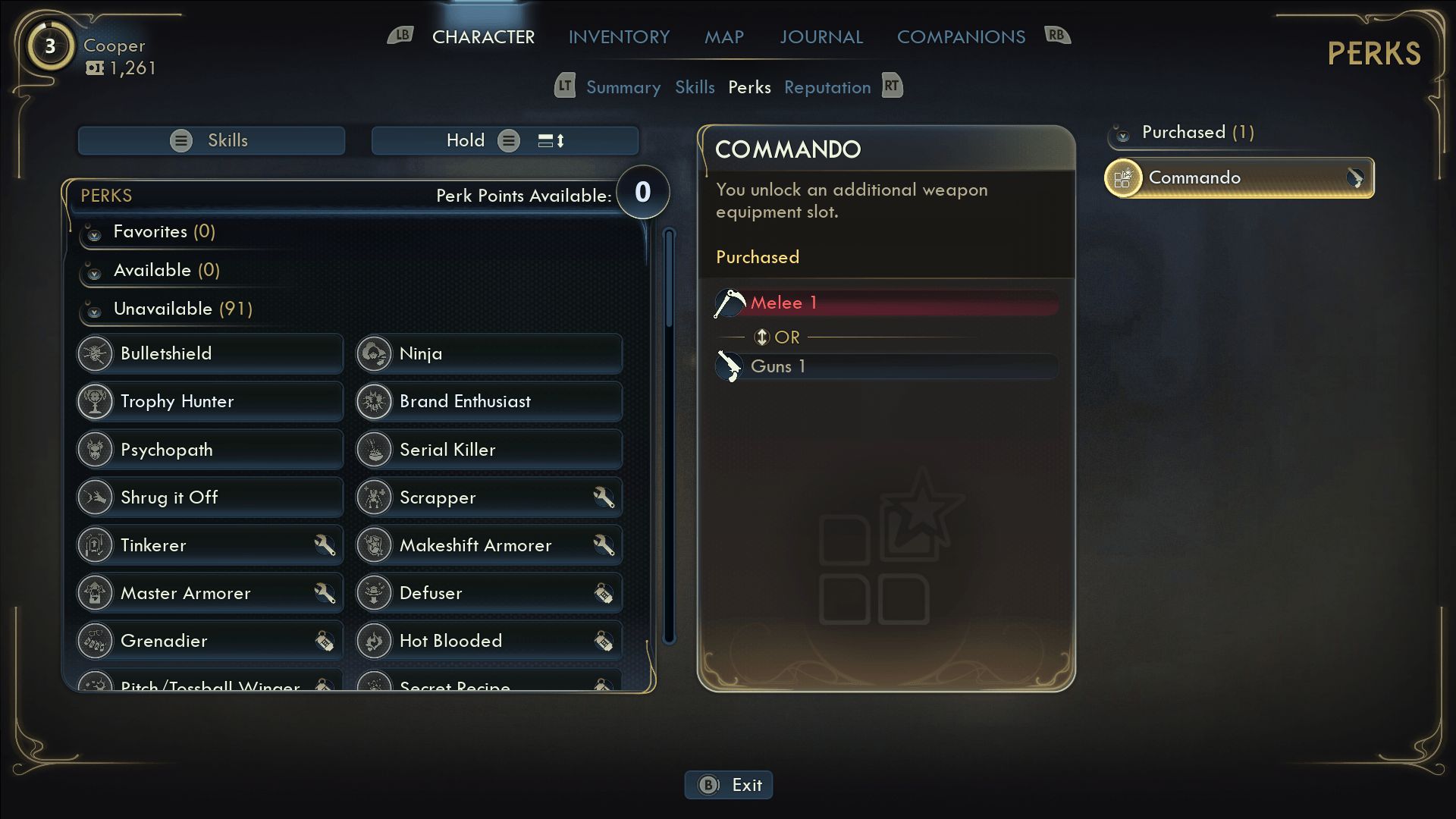This screenshot has width=1456, height=819.
Task: View the Reputation sub-tab
Action: click(x=827, y=87)
